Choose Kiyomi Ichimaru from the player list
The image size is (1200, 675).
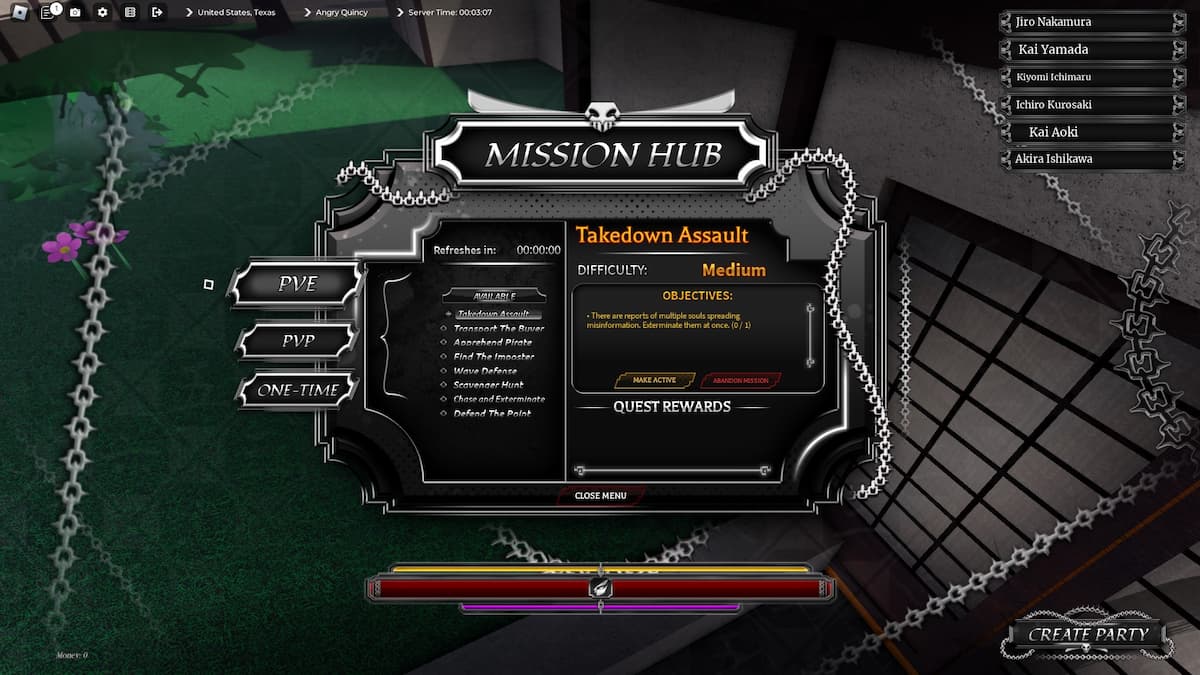click(1087, 77)
